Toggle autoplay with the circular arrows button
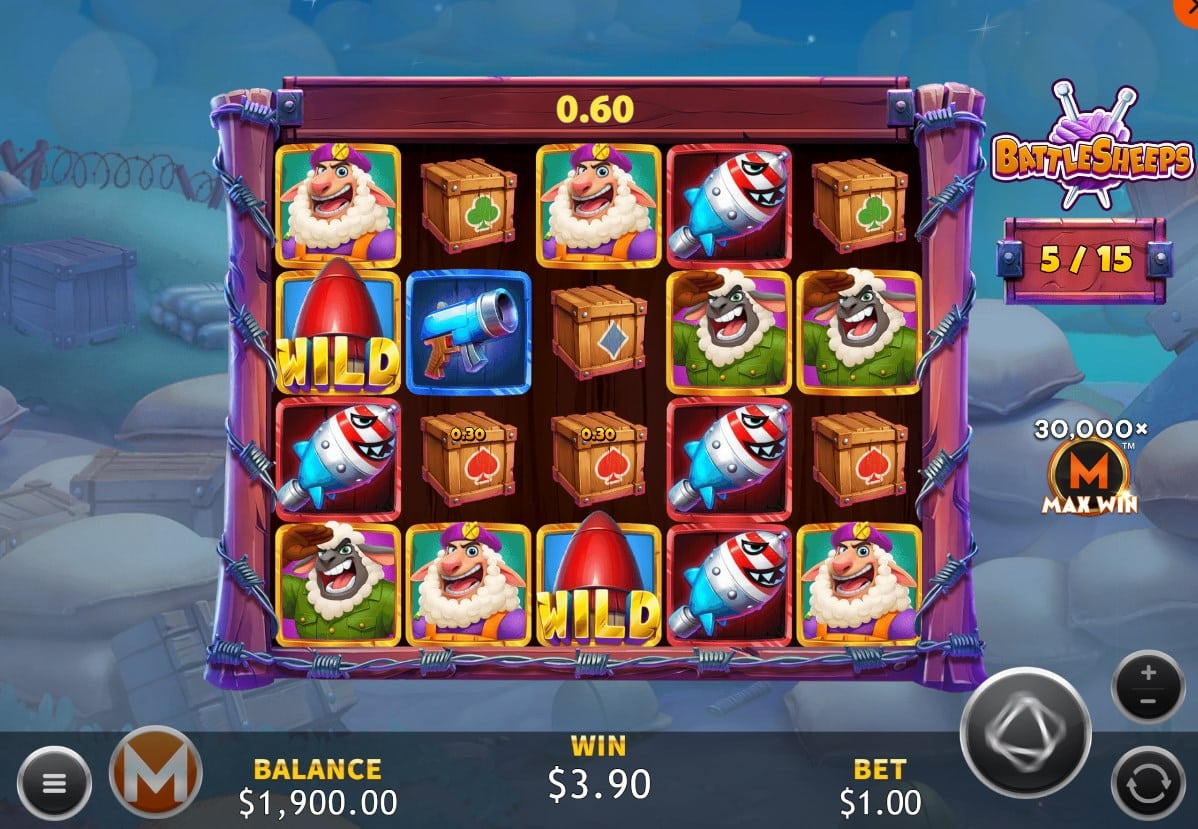1198x829 pixels. coord(1148,783)
